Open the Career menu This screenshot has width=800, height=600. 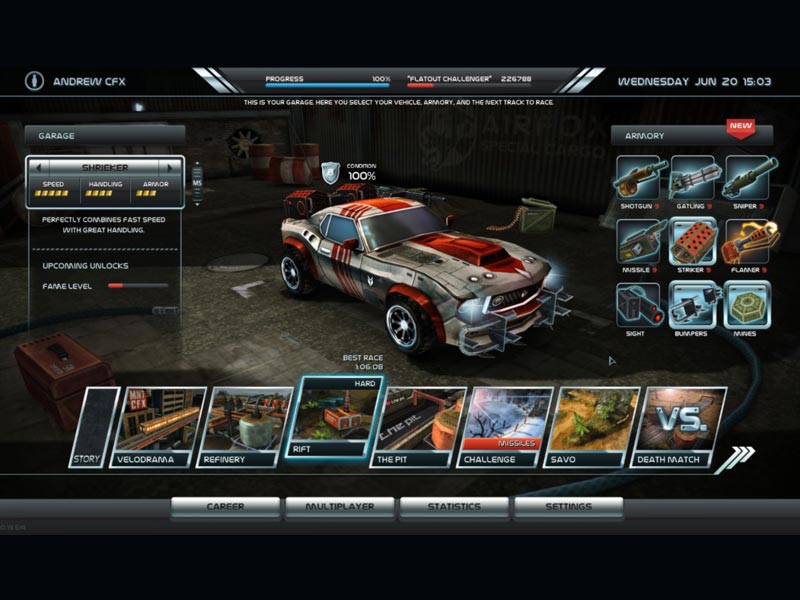click(x=225, y=507)
